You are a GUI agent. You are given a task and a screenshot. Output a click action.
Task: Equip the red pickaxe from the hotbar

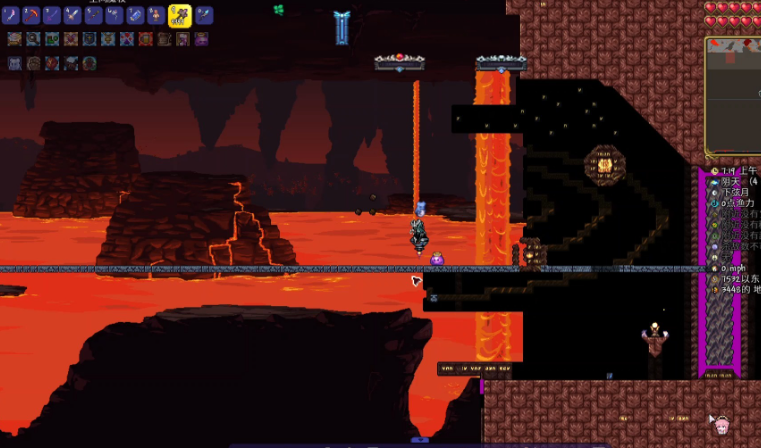coord(32,15)
